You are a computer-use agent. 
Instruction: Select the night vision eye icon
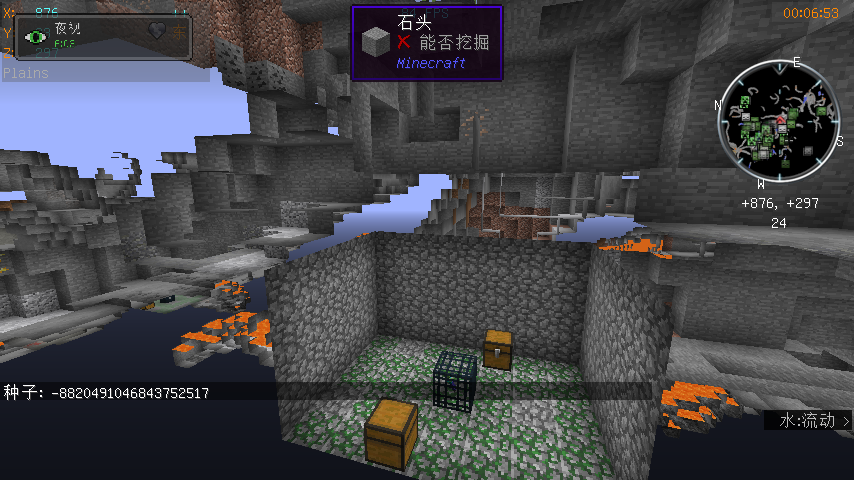coord(38,36)
